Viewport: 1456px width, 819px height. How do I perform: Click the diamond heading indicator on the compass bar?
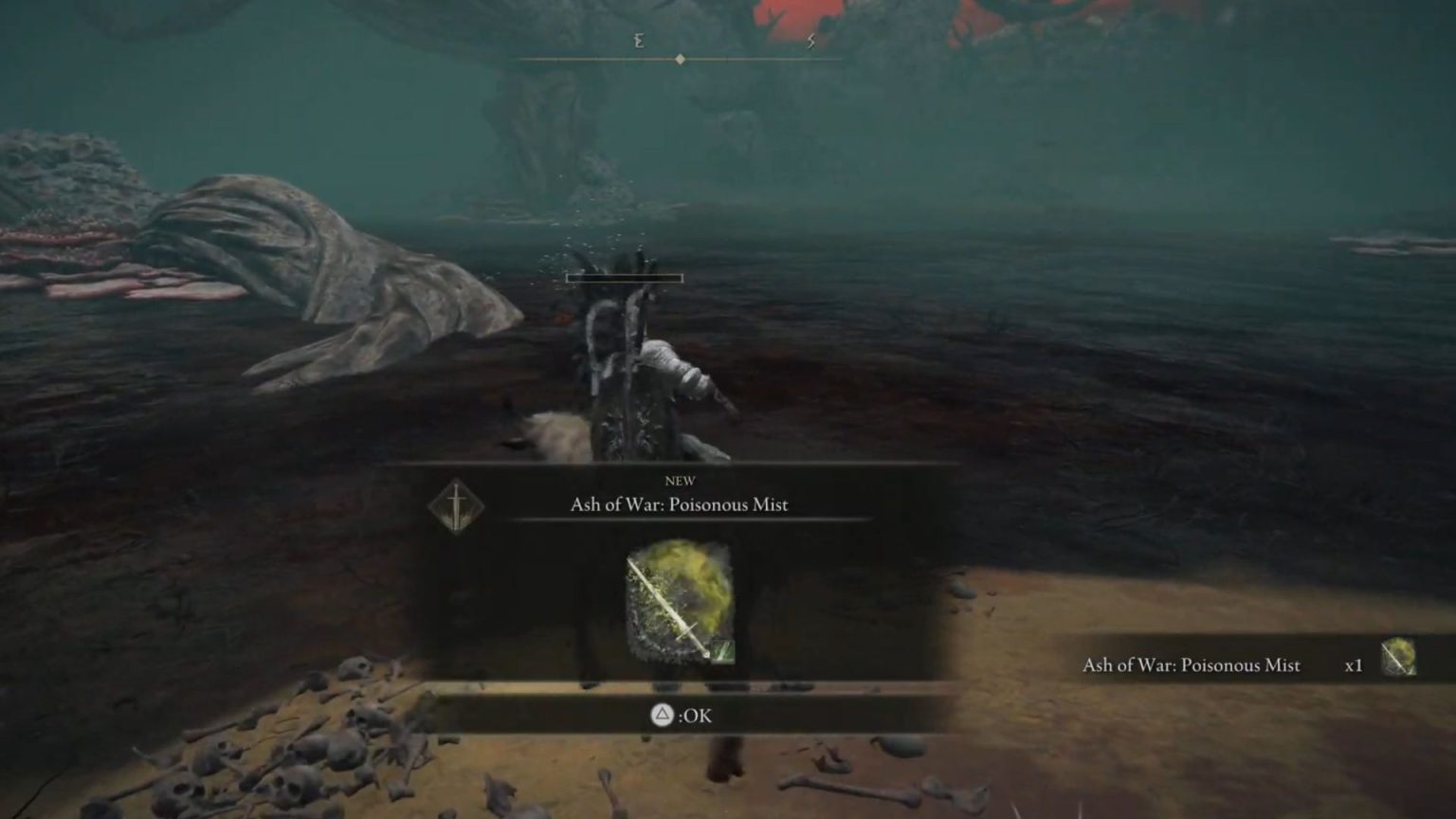coord(680,57)
